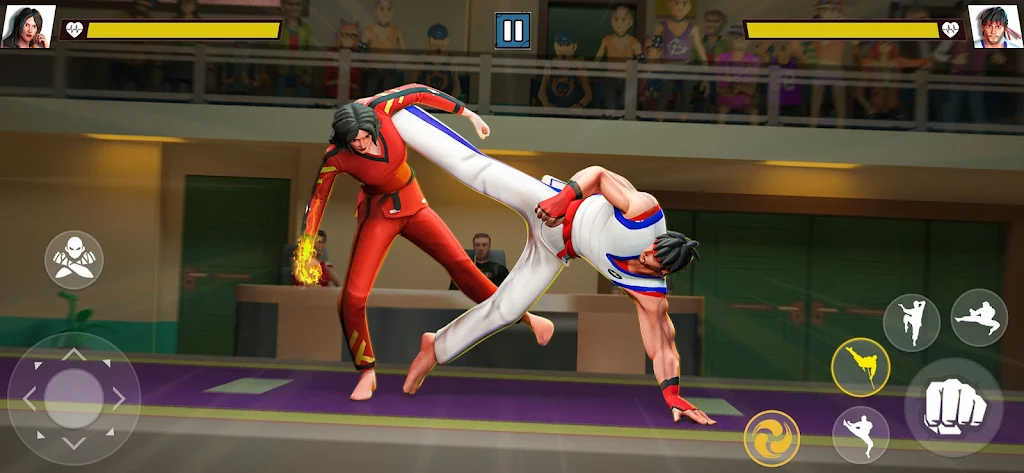Tap the movement joystick center knob
Viewport: 1024px width, 473px height.
tap(73, 398)
